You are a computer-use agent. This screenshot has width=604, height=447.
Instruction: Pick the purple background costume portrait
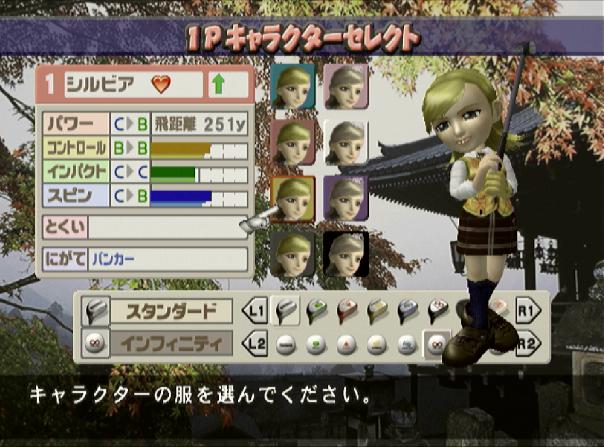(x=346, y=198)
